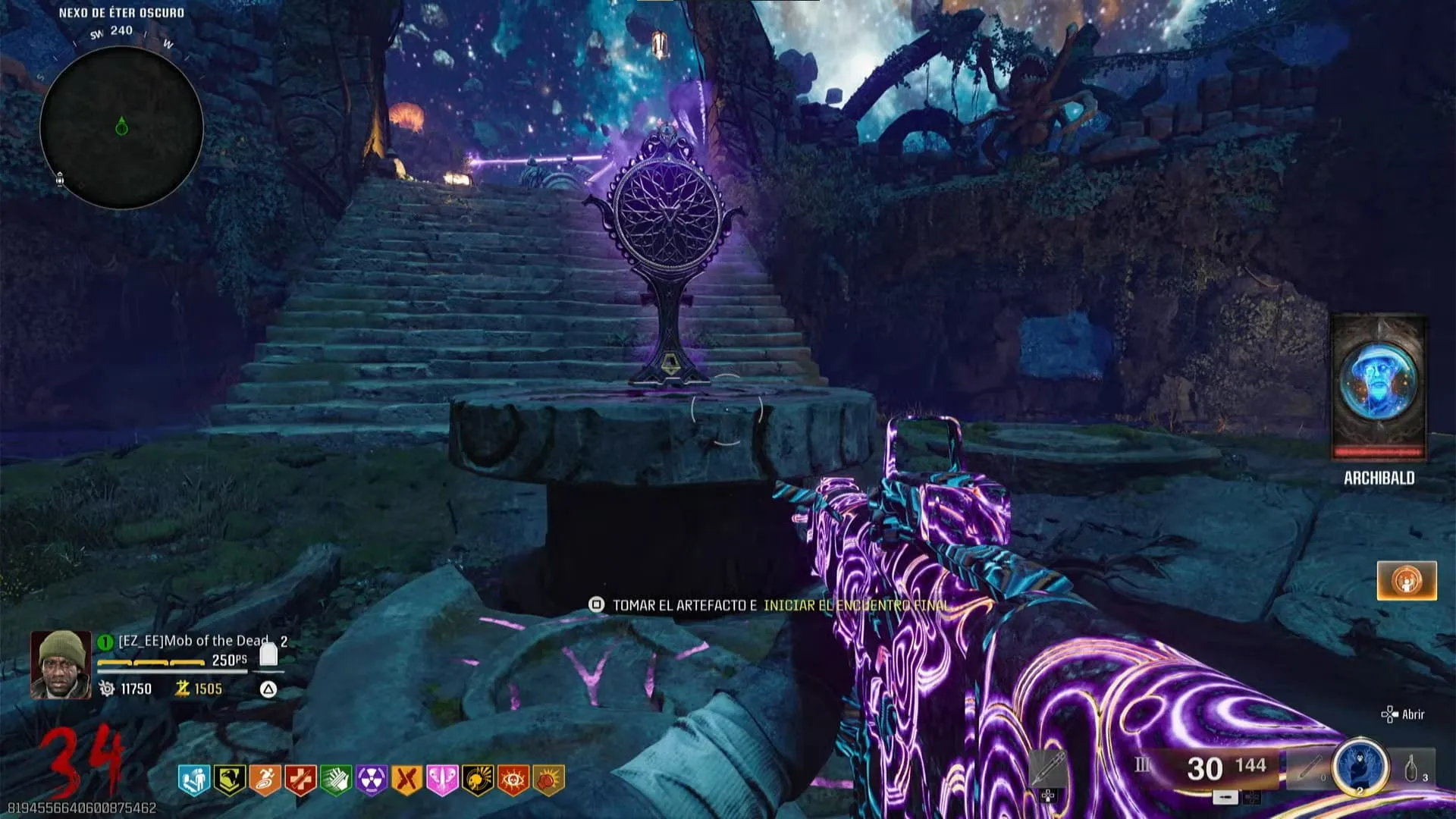Activate the orange scorestreak item slot
The height and width of the screenshot is (819, 1456).
click(x=1407, y=581)
